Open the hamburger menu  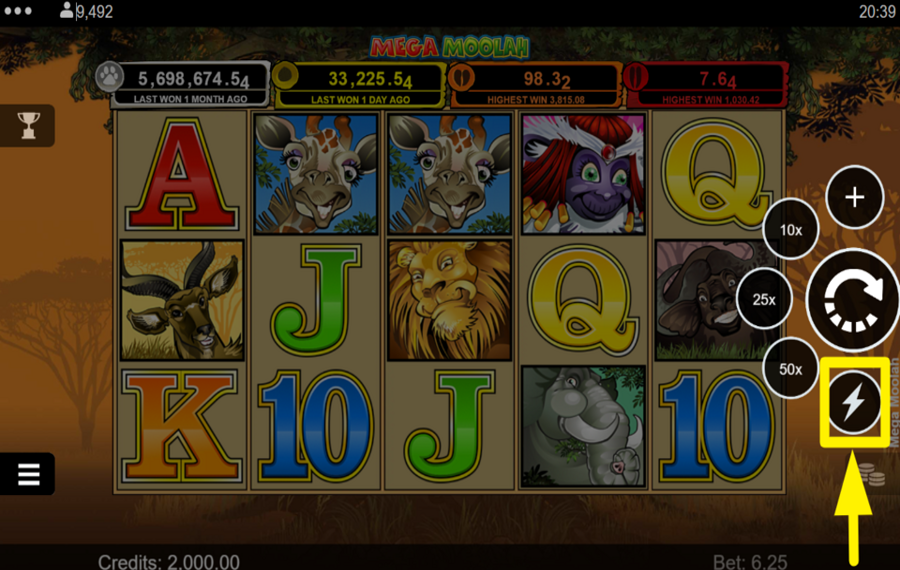point(28,474)
